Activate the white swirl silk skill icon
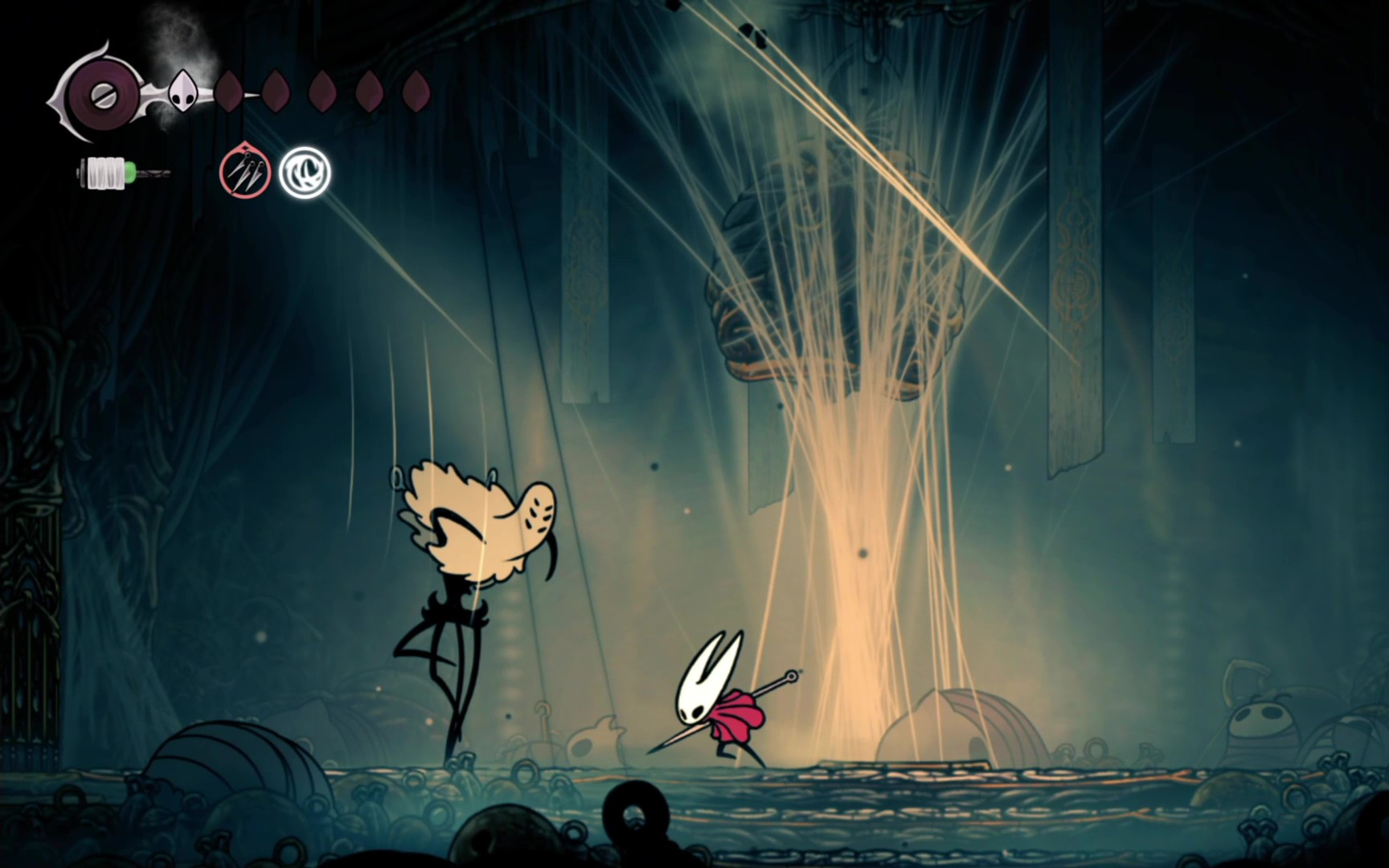The width and height of the screenshot is (1389, 868). pos(305,172)
